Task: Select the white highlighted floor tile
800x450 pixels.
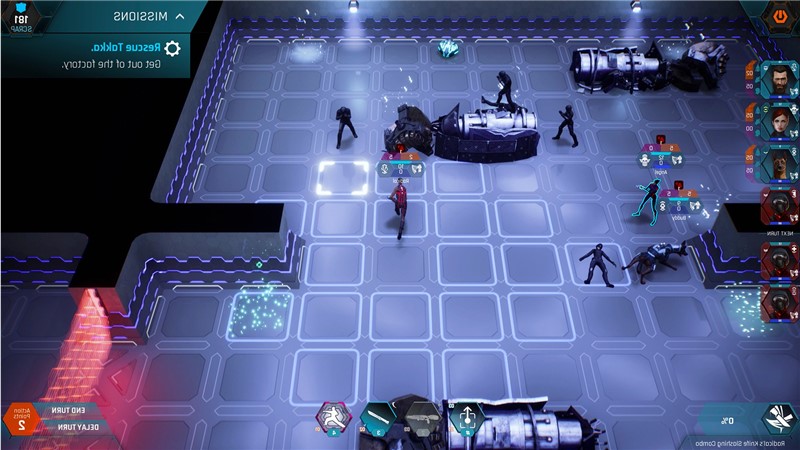Action: pos(341,178)
